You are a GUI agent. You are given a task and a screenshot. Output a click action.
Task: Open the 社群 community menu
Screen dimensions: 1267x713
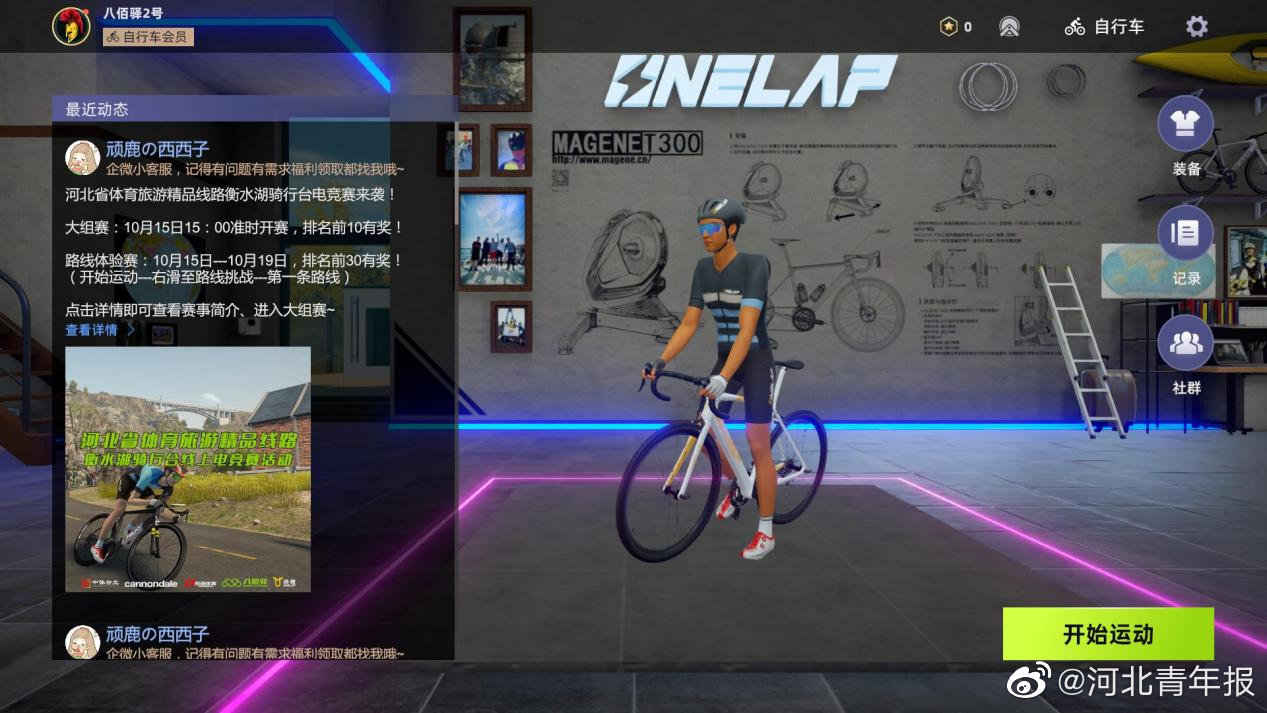(x=1185, y=344)
